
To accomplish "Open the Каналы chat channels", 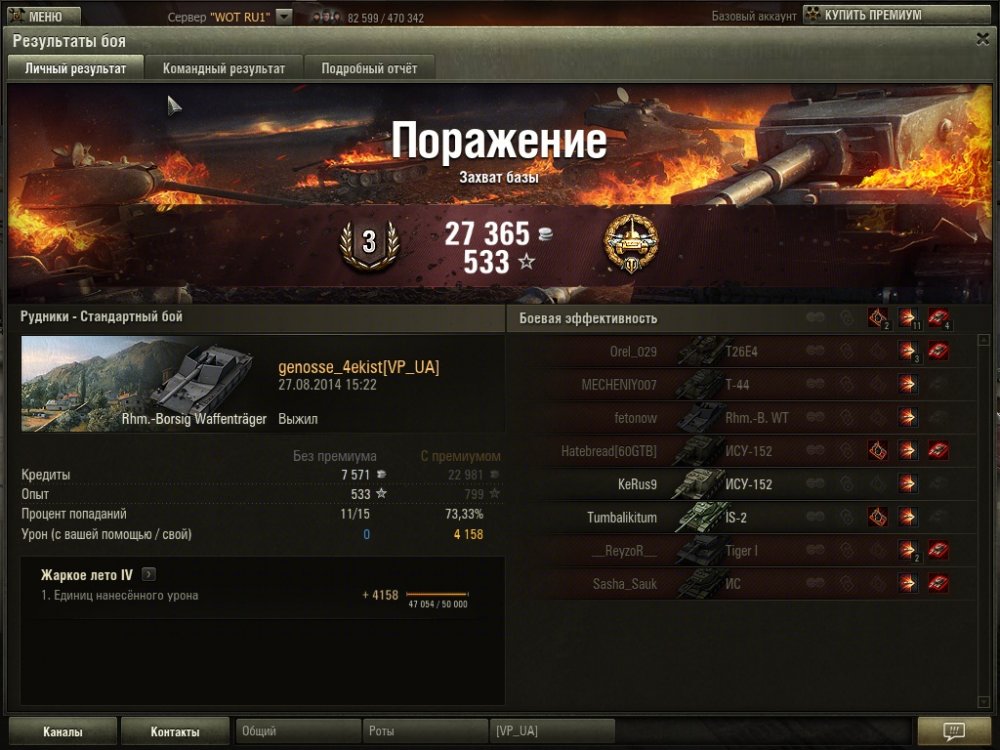I will click(63, 732).
